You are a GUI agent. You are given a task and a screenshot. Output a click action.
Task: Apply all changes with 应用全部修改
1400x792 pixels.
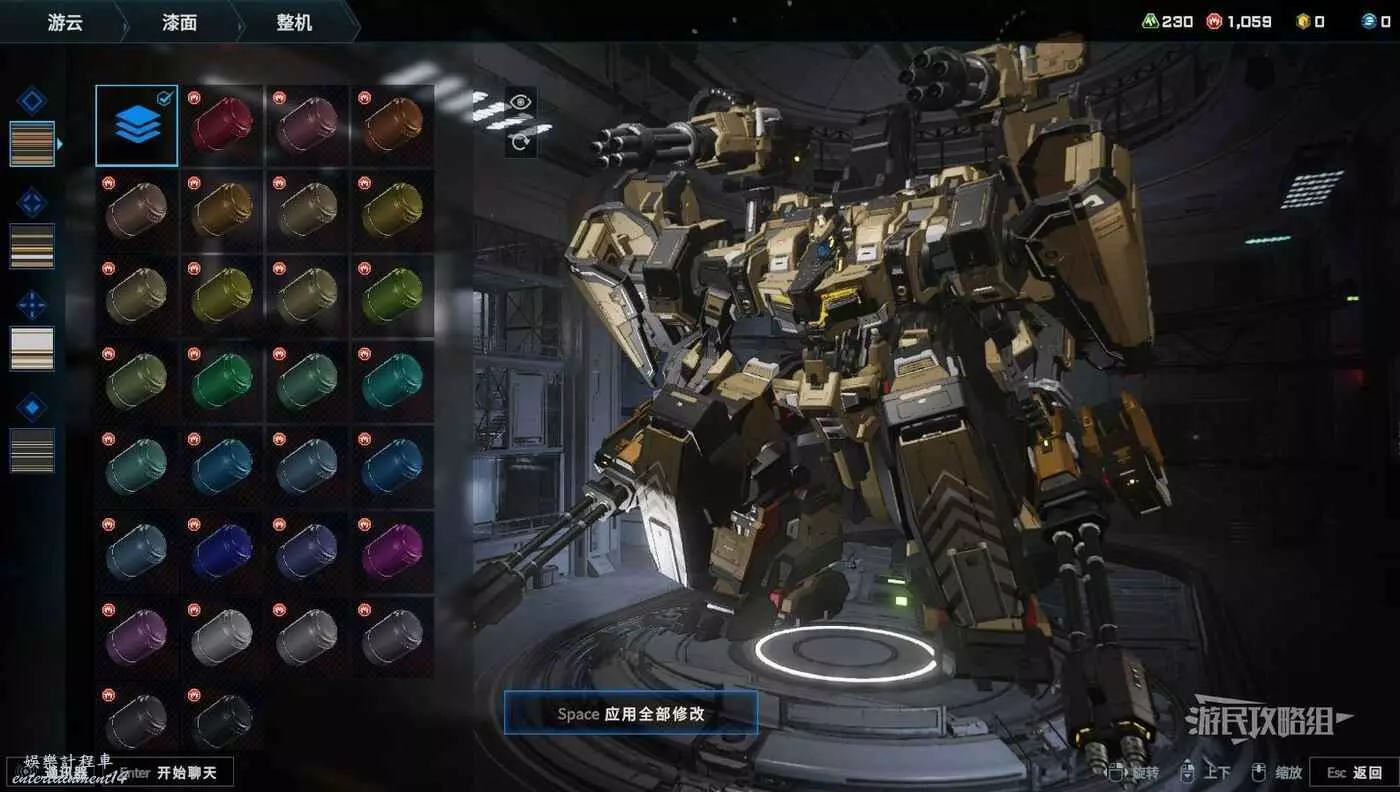coord(630,713)
